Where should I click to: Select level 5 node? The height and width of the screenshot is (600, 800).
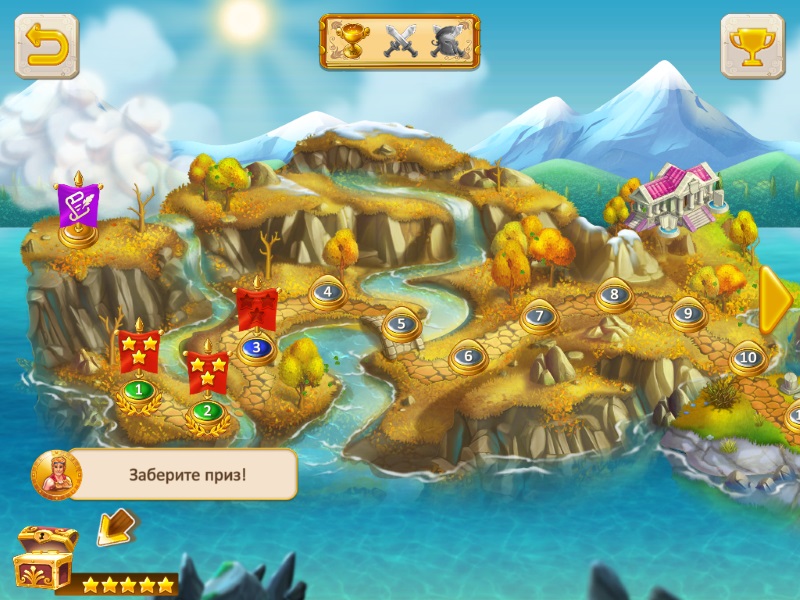[x=400, y=324]
